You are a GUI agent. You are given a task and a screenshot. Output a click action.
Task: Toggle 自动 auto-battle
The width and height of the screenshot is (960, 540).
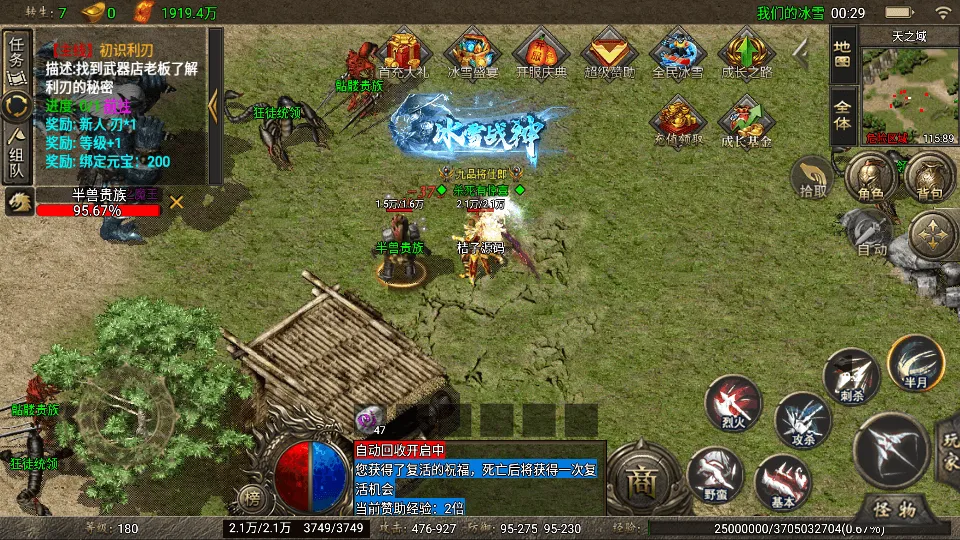[870, 236]
